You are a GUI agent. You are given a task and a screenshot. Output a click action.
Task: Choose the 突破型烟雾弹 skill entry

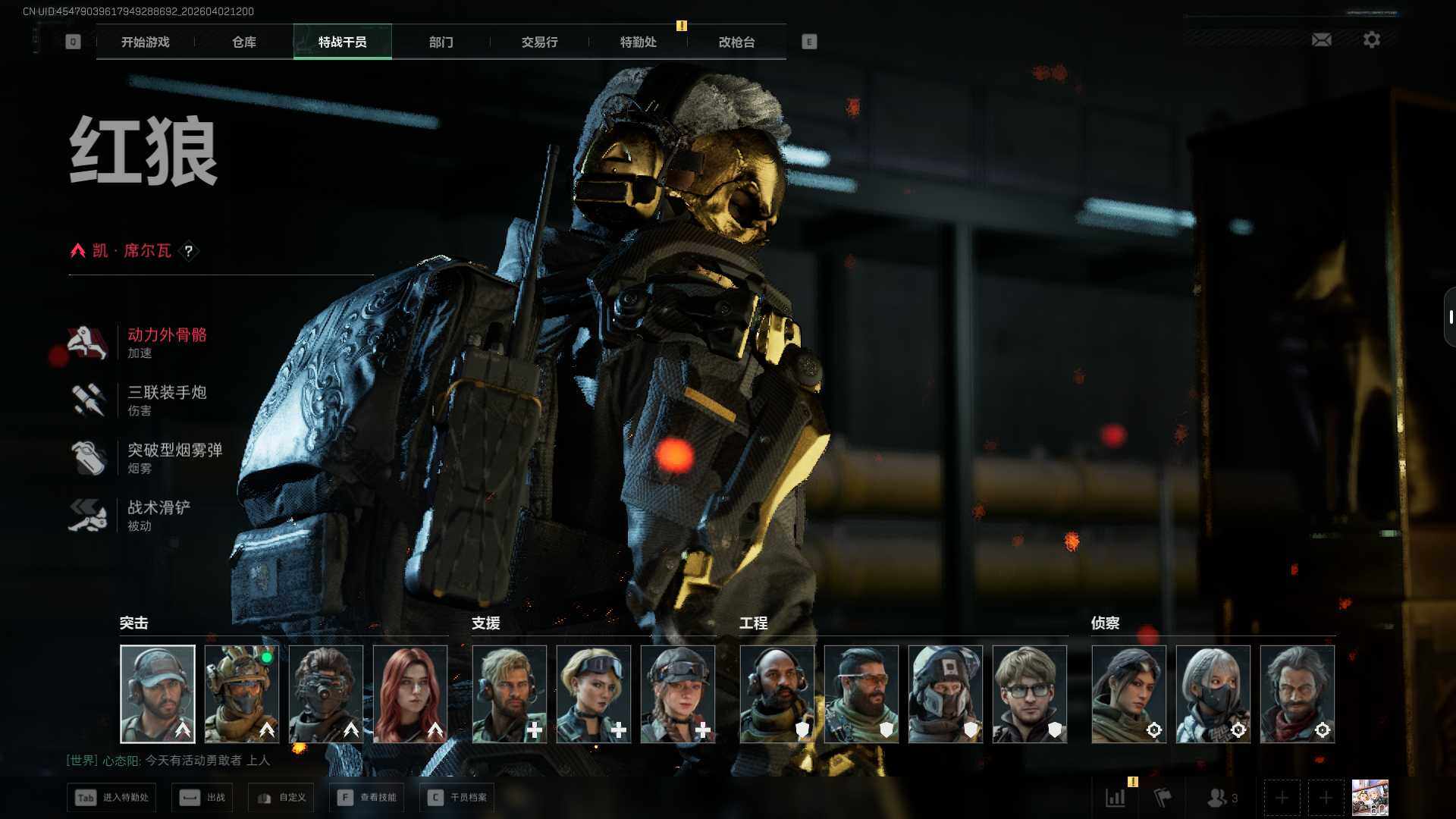pyautogui.click(x=174, y=457)
